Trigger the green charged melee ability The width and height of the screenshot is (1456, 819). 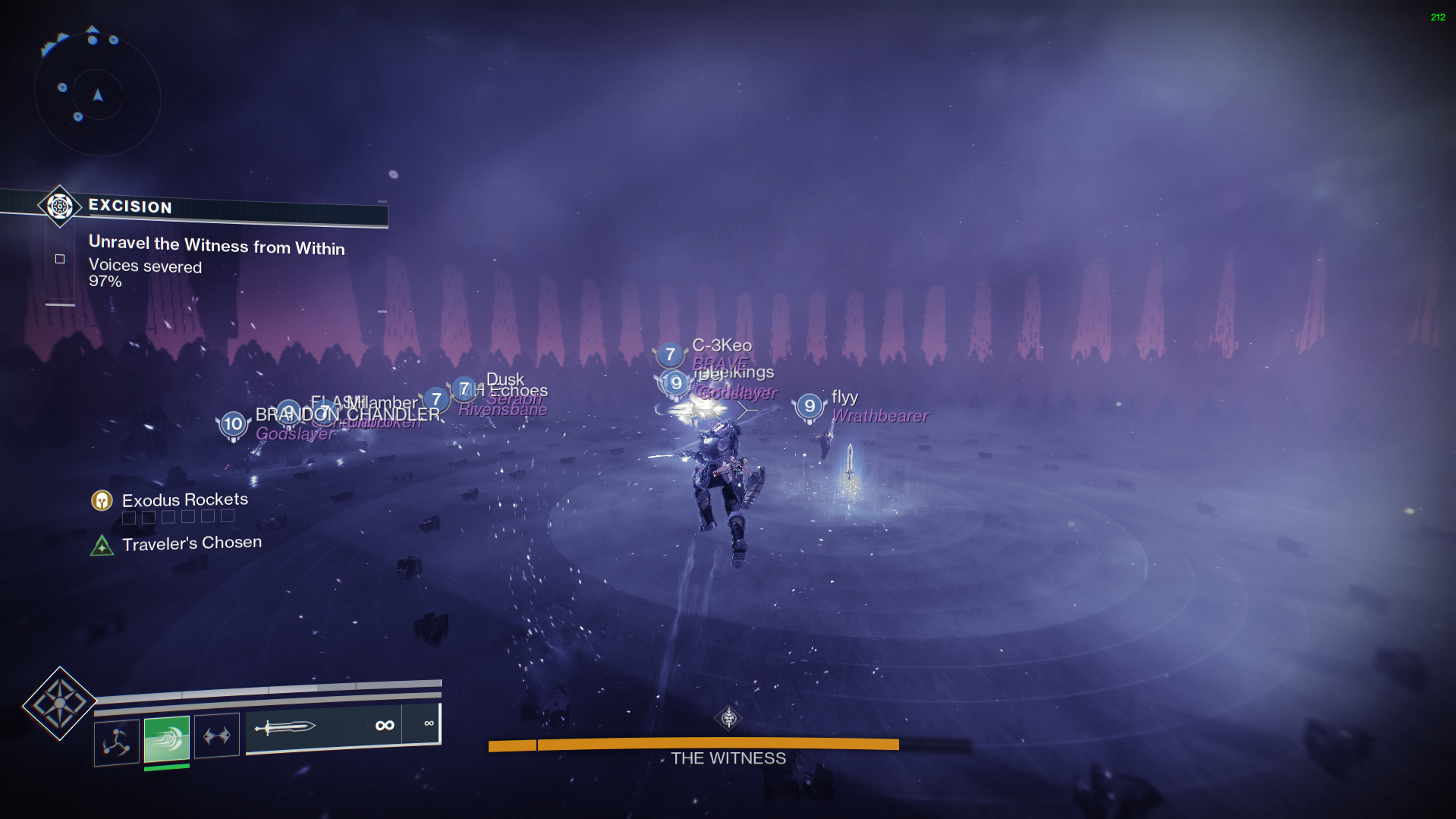coord(167,738)
